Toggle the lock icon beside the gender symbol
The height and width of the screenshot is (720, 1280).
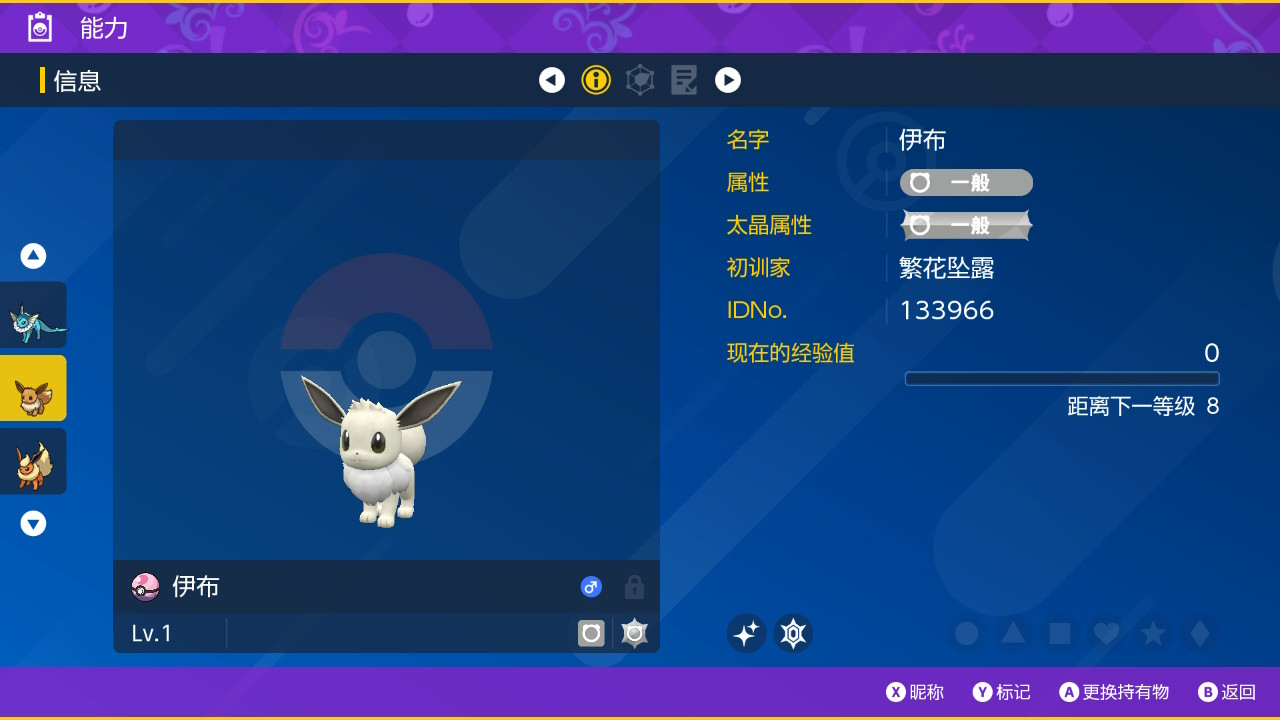coord(634,587)
